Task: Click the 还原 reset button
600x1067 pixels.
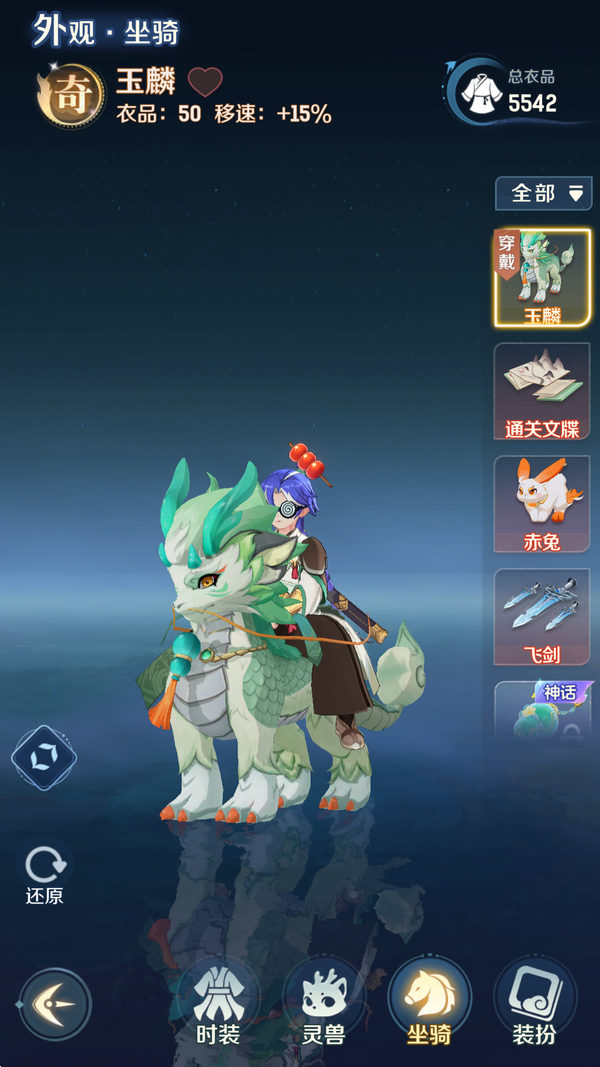Action: click(x=44, y=874)
